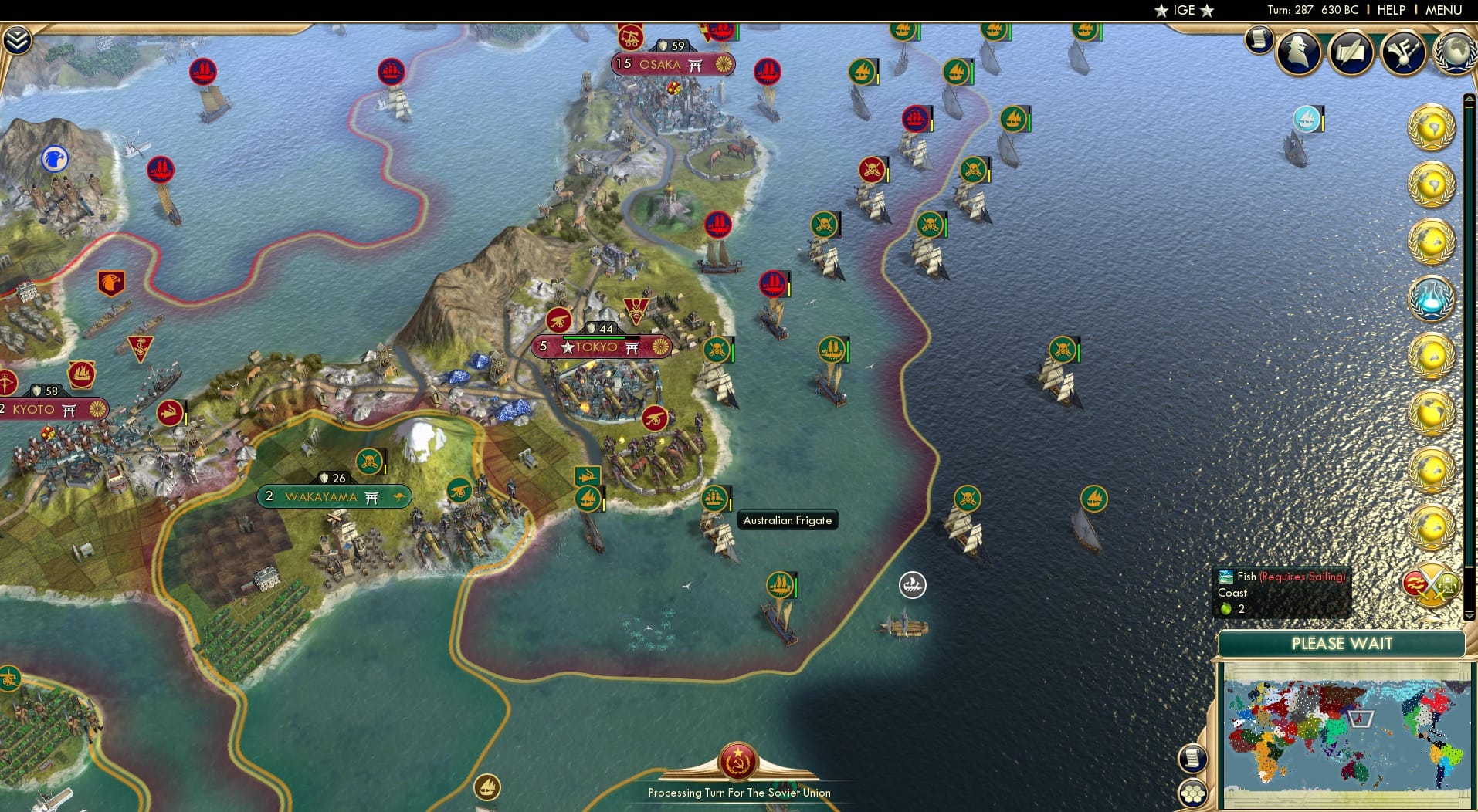1478x812 pixels.
Task: Click the small notification scroll icon top-right
Action: tap(1257, 39)
